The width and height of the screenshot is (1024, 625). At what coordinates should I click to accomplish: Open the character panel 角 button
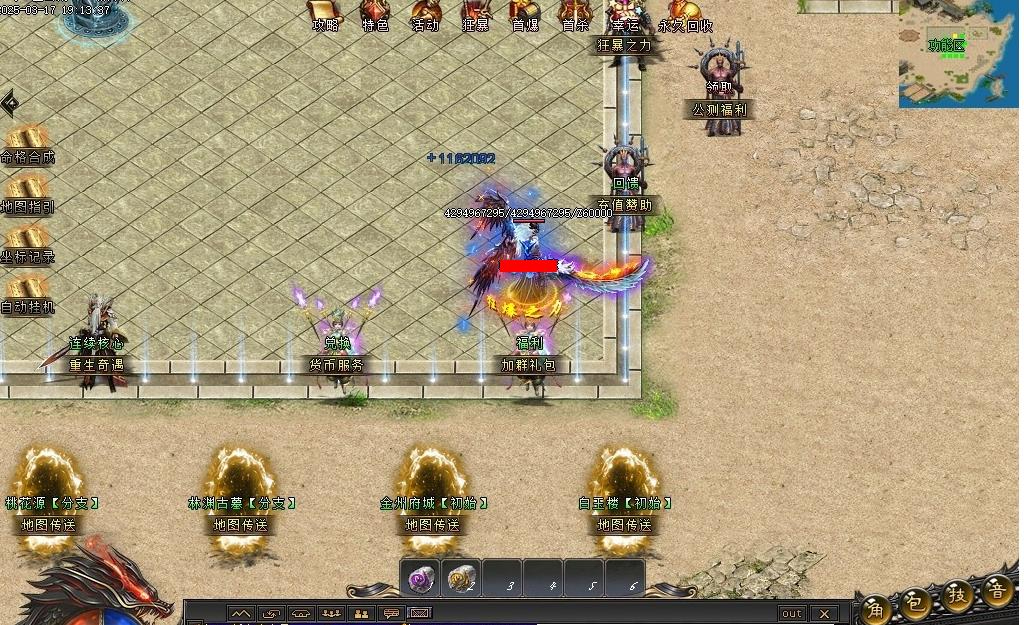click(875, 607)
